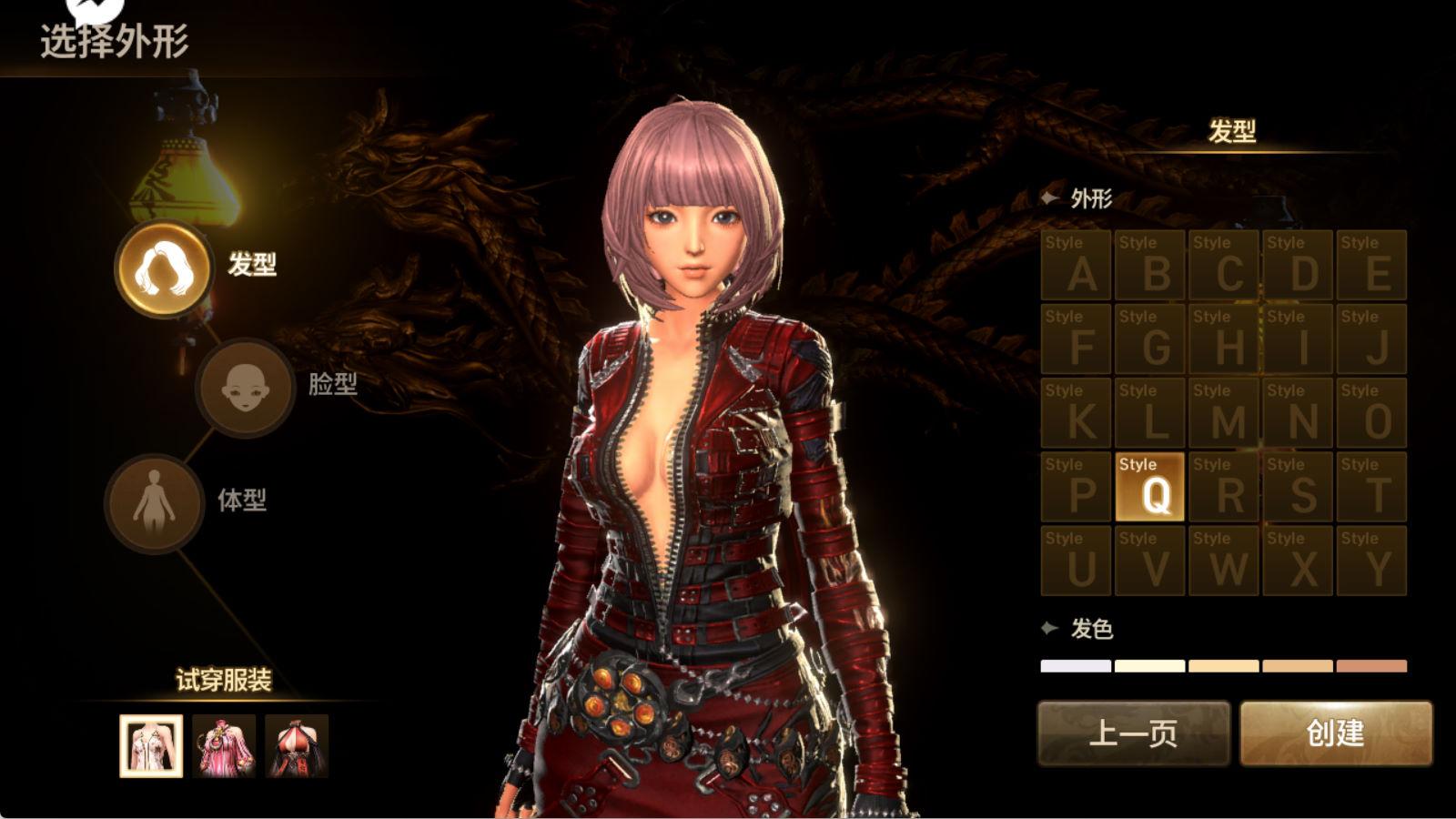Select the 体型 body type category
The width and height of the screenshot is (1456, 819).
tap(154, 503)
